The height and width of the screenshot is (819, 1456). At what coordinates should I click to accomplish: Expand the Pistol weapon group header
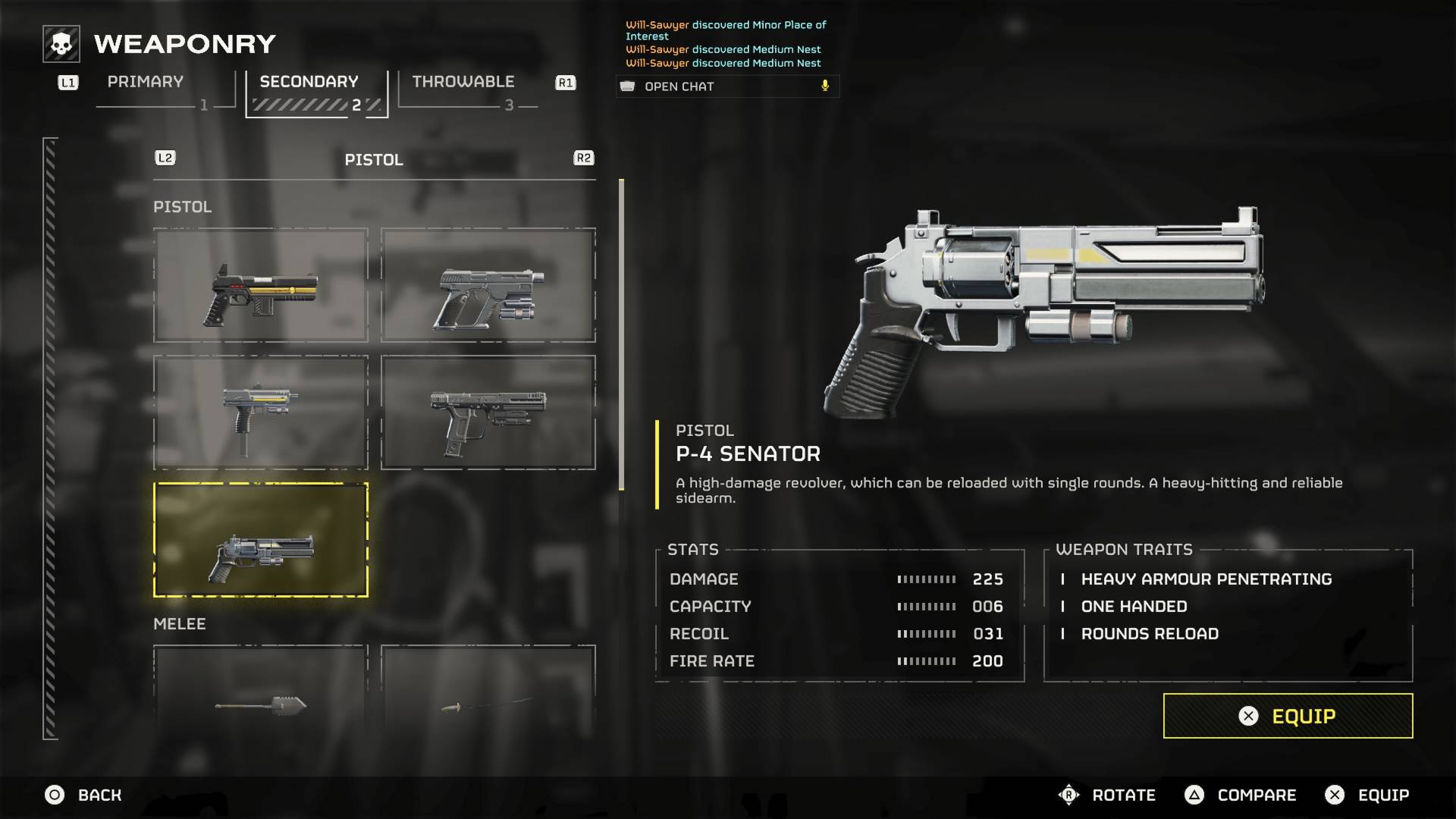(x=182, y=206)
